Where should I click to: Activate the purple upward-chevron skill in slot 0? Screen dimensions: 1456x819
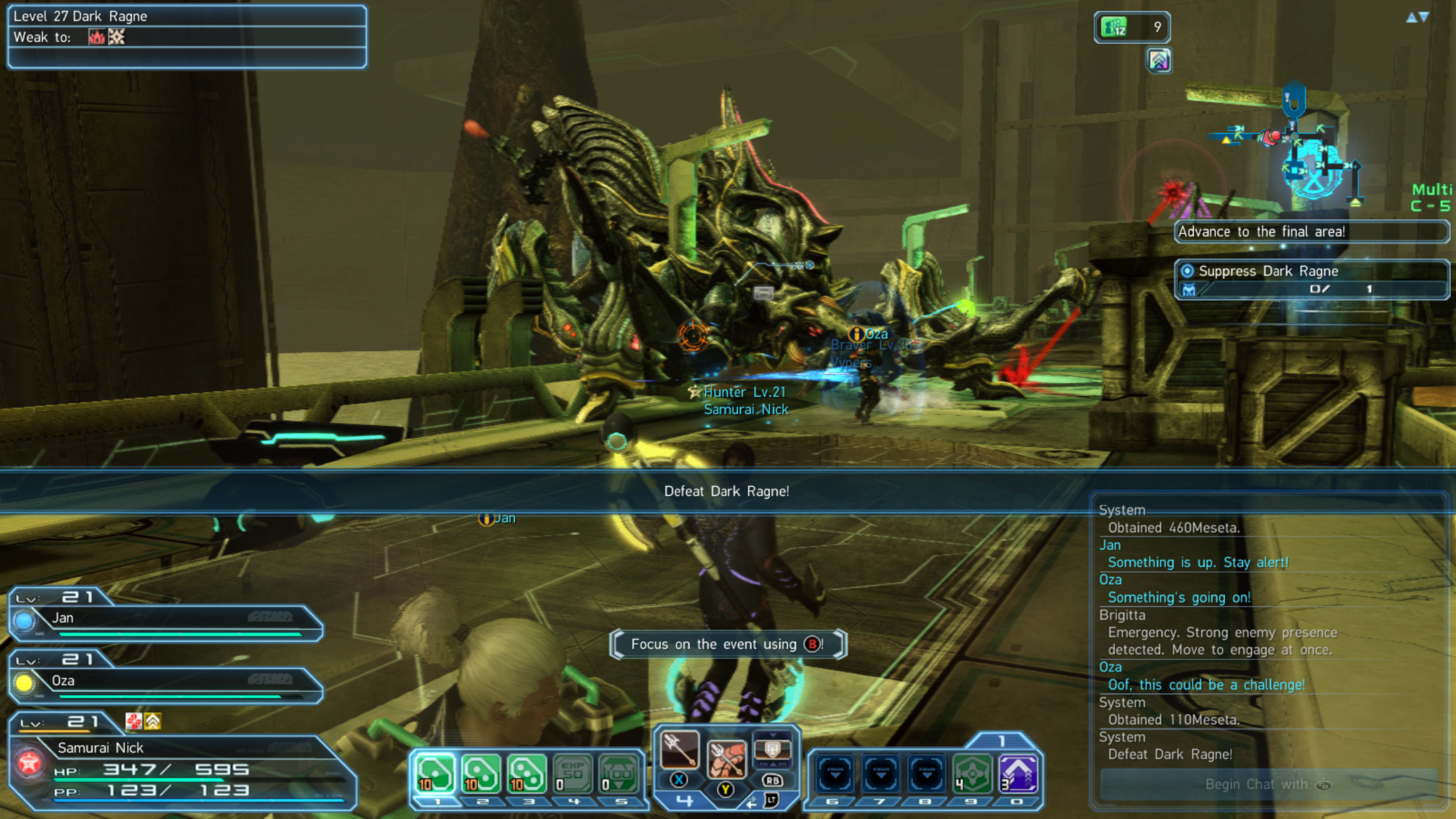click(1018, 773)
